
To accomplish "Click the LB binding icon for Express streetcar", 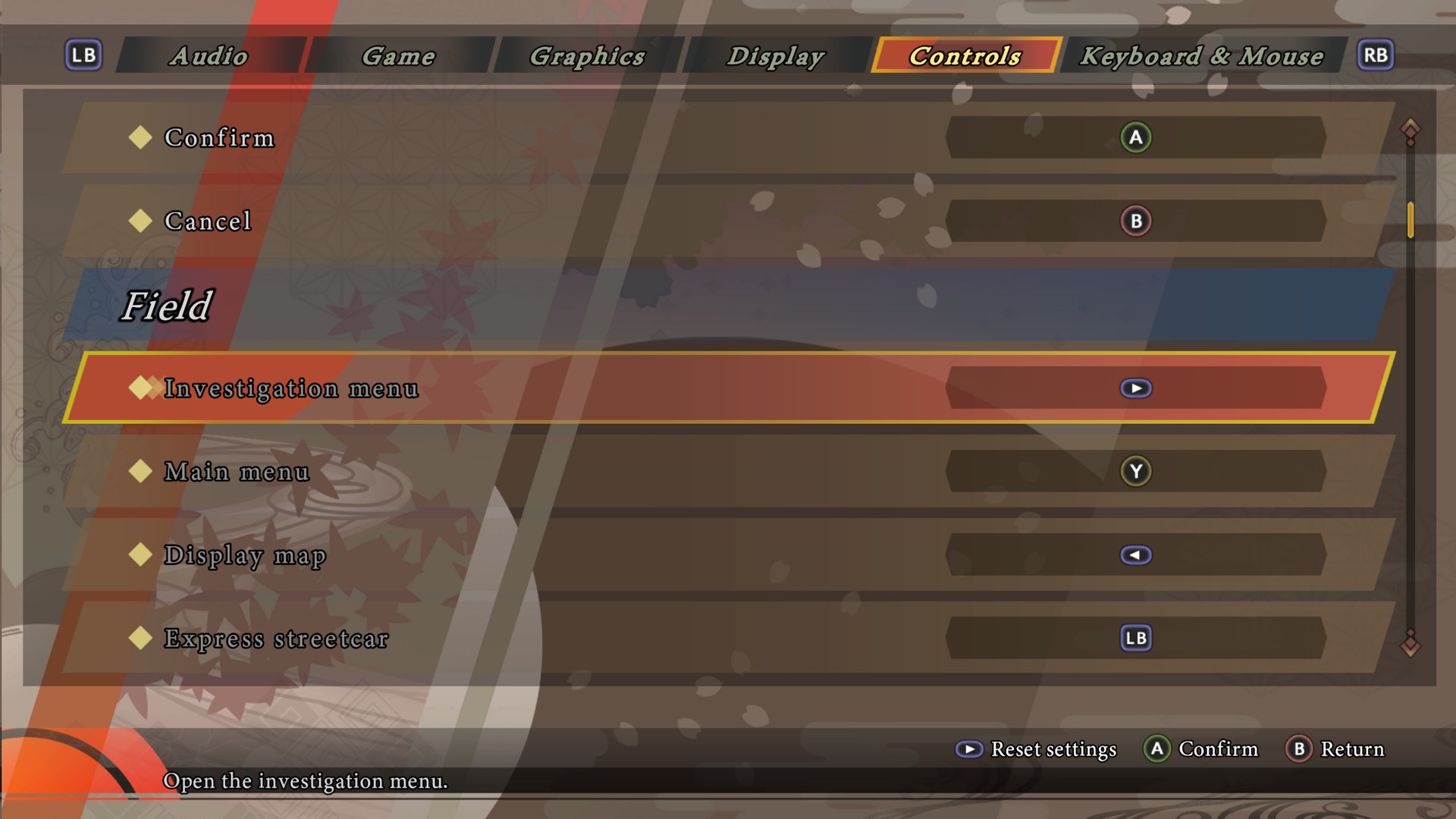I will point(1135,638).
